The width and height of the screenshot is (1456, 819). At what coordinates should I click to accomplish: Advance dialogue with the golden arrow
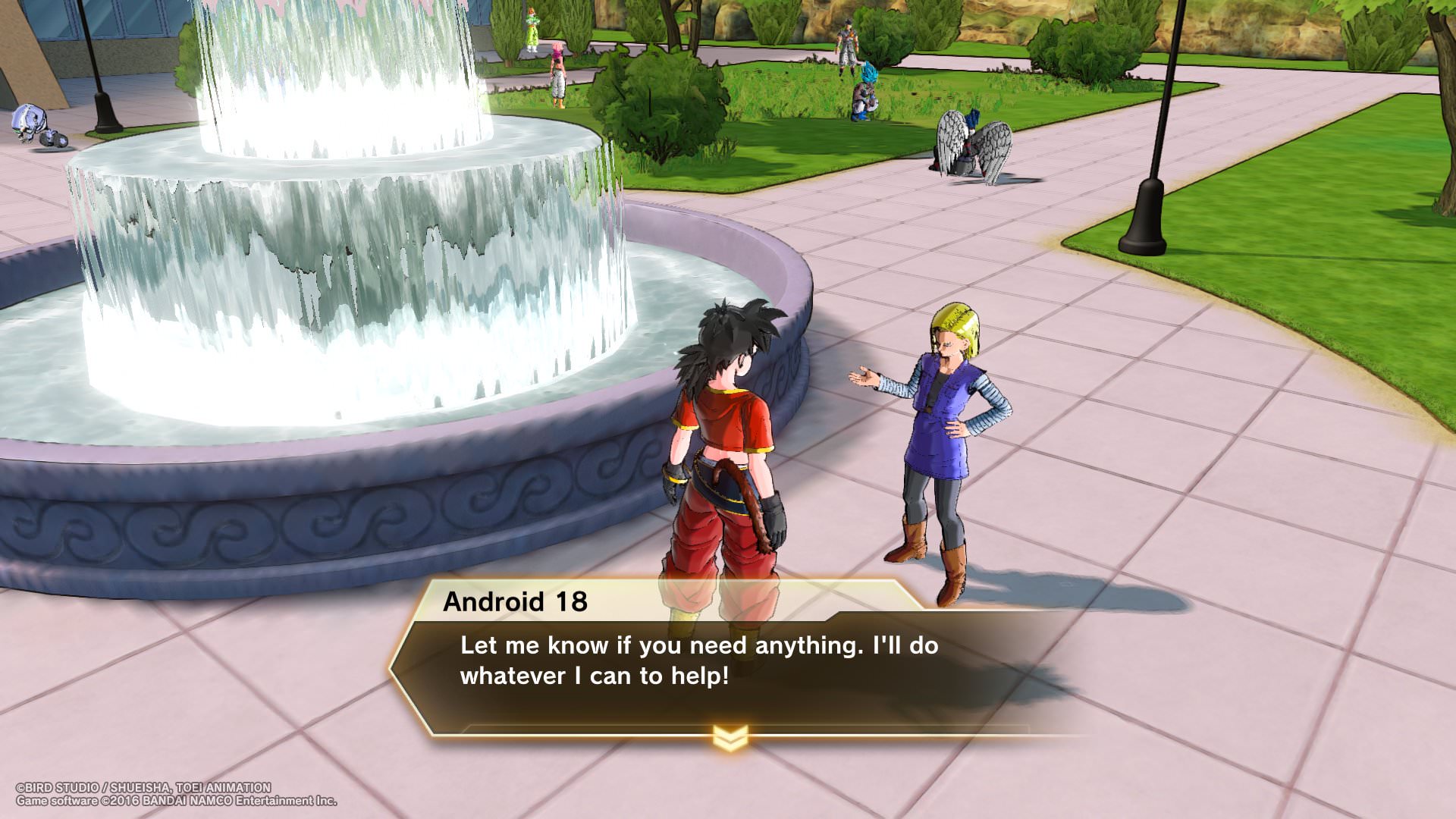tap(730, 737)
